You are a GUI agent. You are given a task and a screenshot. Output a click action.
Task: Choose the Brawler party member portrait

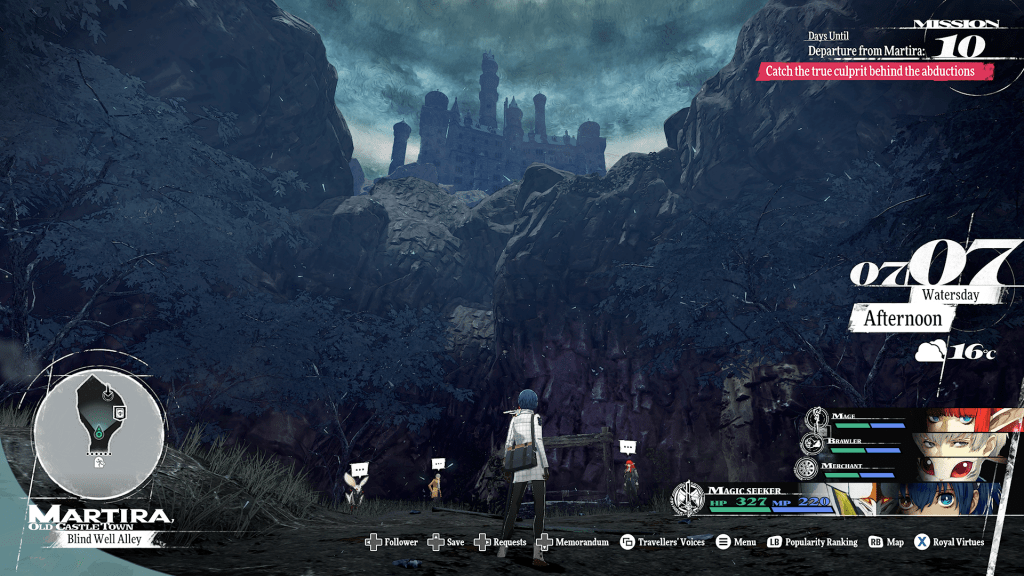pos(960,444)
